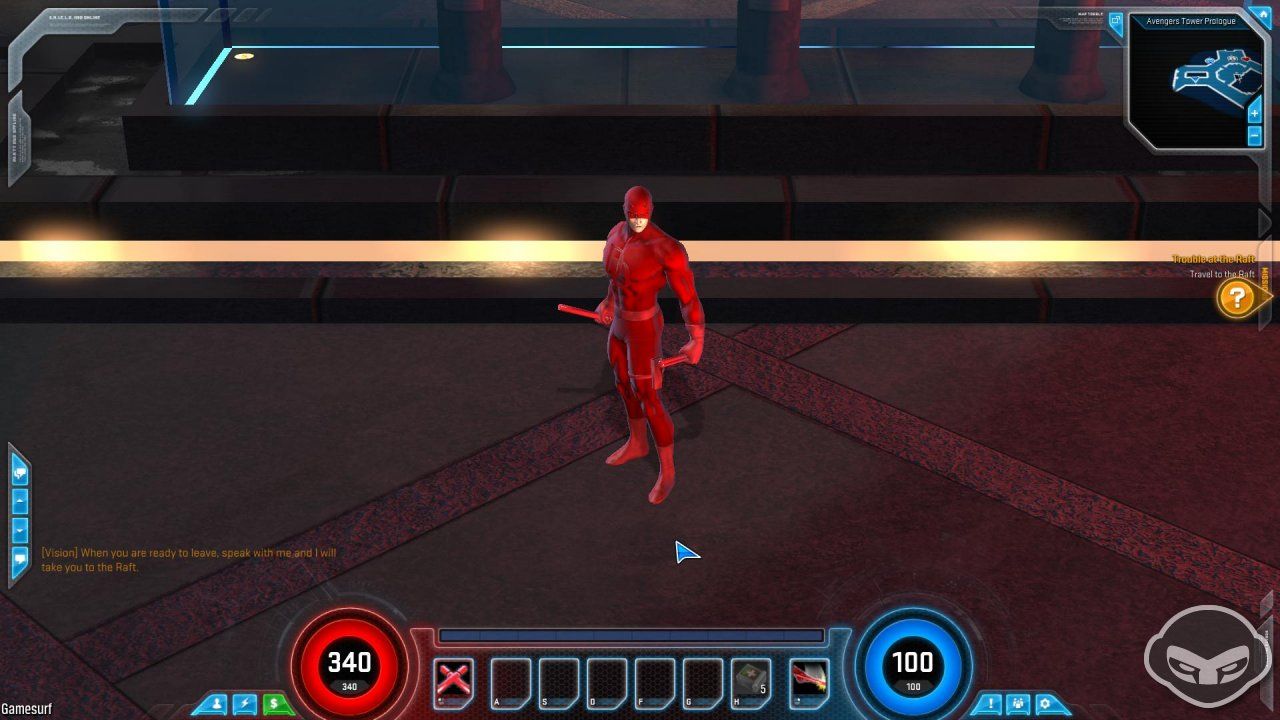Viewport: 1280px width, 720px height.
Task: Click the minimap zoom-in plus button
Action: coord(1253,113)
